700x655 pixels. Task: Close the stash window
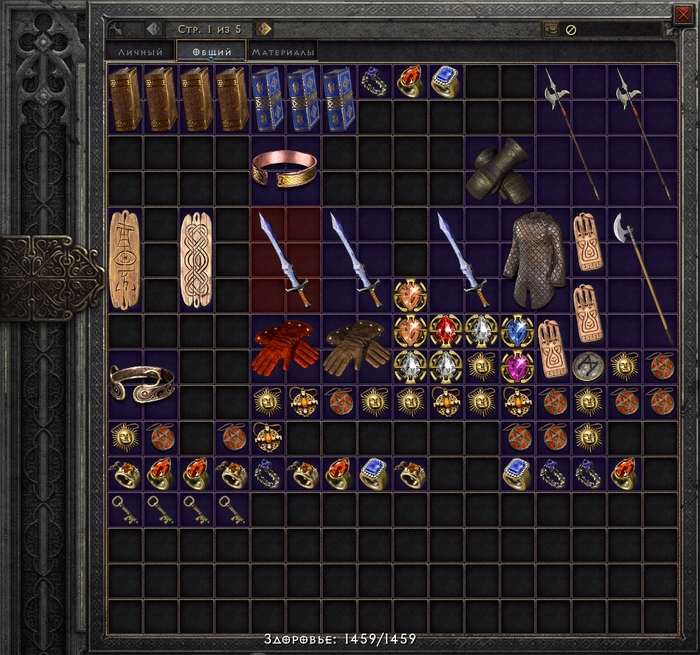tap(683, 12)
